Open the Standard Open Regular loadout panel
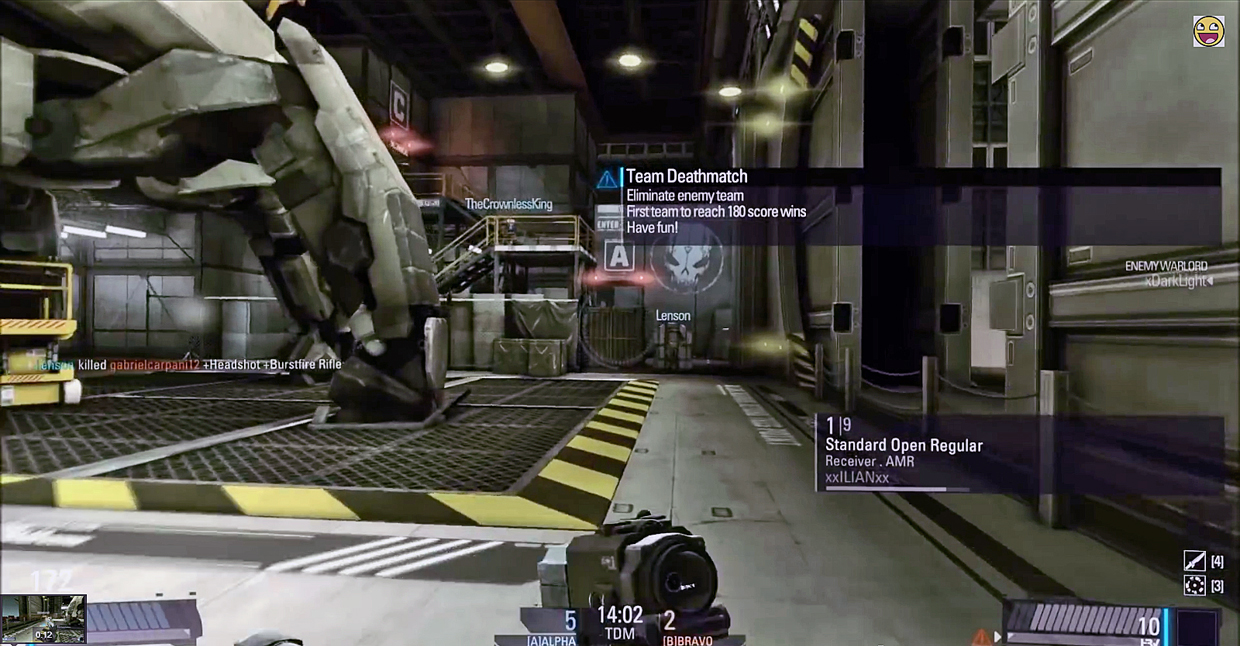Viewport: 1240px width, 646px height. pos(1019,453)
